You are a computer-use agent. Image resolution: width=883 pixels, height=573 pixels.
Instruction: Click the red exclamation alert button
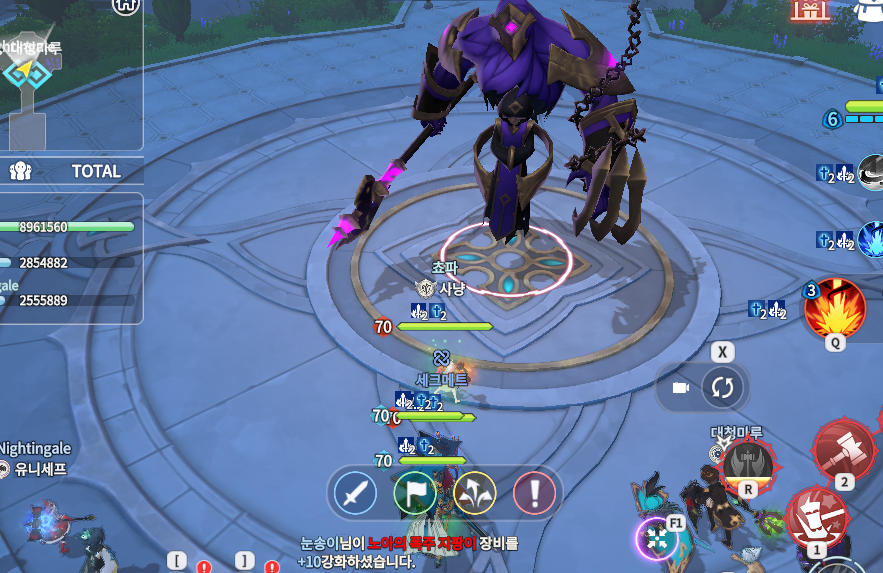534,493
